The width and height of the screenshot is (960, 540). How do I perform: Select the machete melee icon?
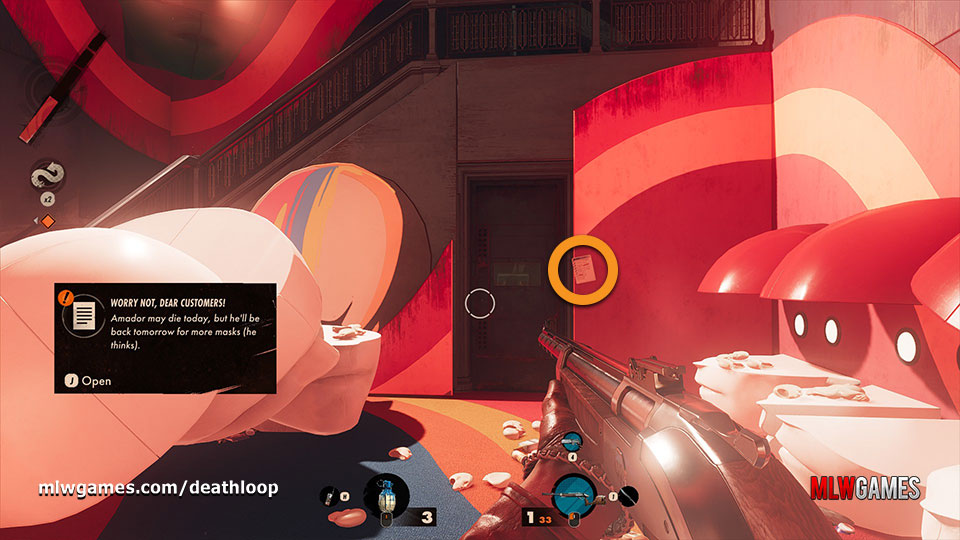click(x=626, y=495)
